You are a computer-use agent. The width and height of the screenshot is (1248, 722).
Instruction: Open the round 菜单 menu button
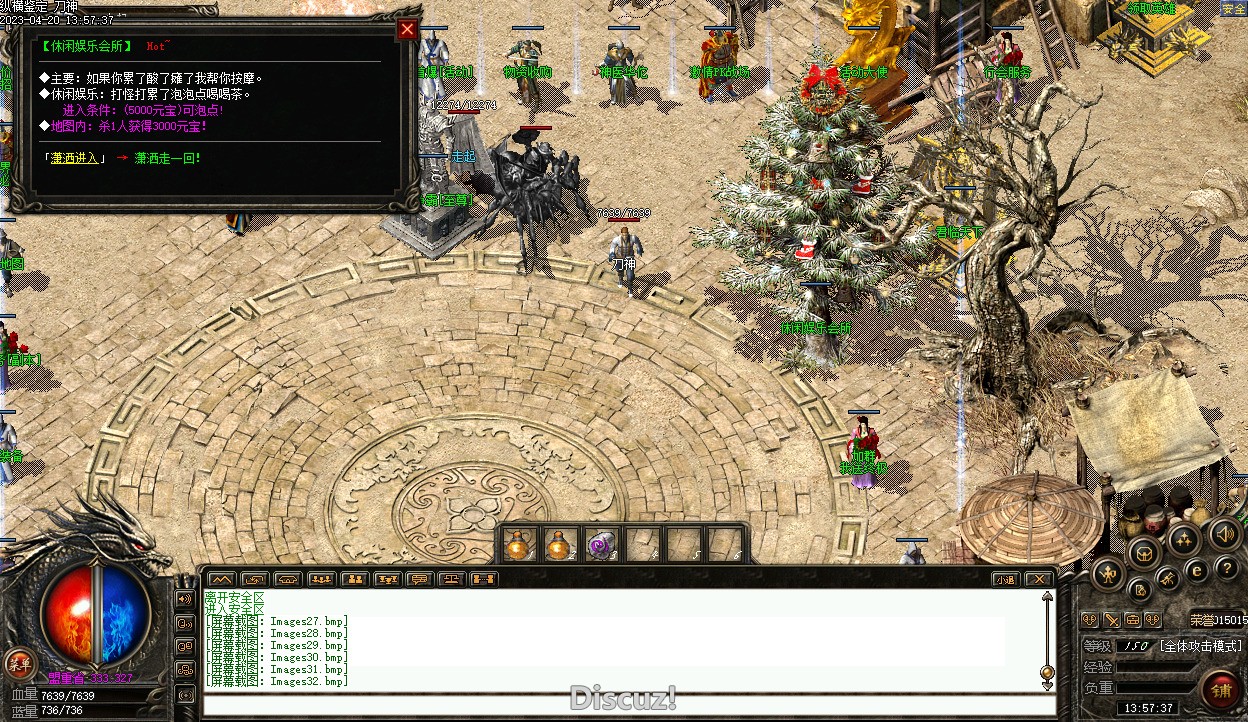(x=18, y=662)
